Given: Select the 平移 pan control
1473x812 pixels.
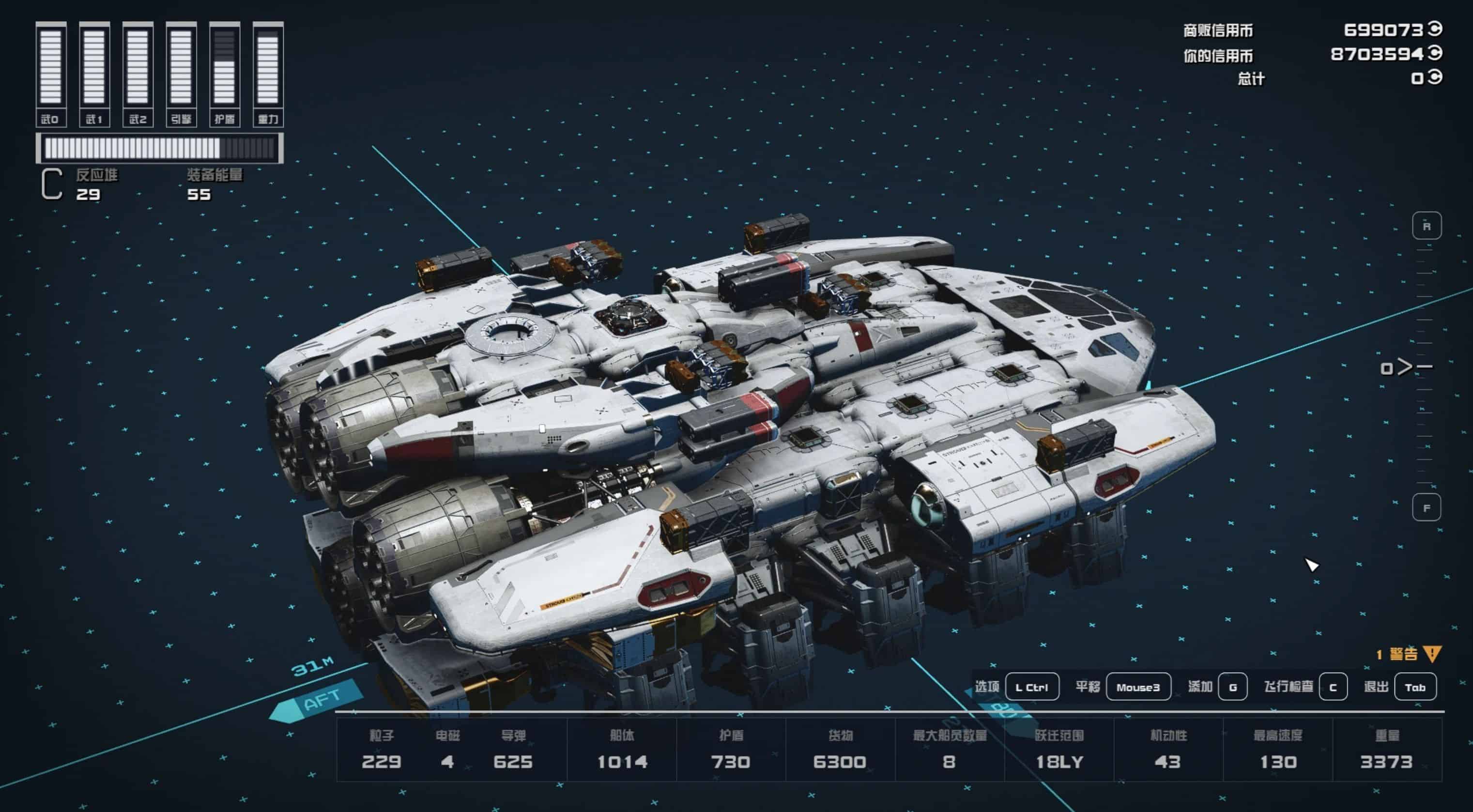Looking at the screenshot, I should tap(1138, 687).
